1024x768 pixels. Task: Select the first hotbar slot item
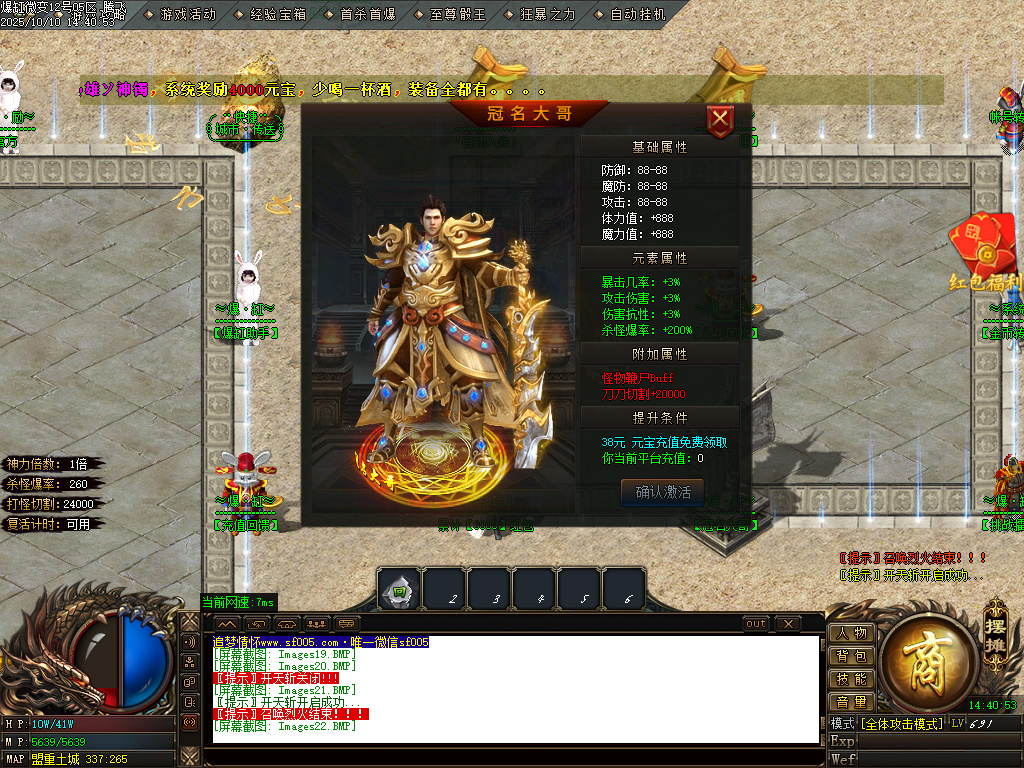click(399, 590)
